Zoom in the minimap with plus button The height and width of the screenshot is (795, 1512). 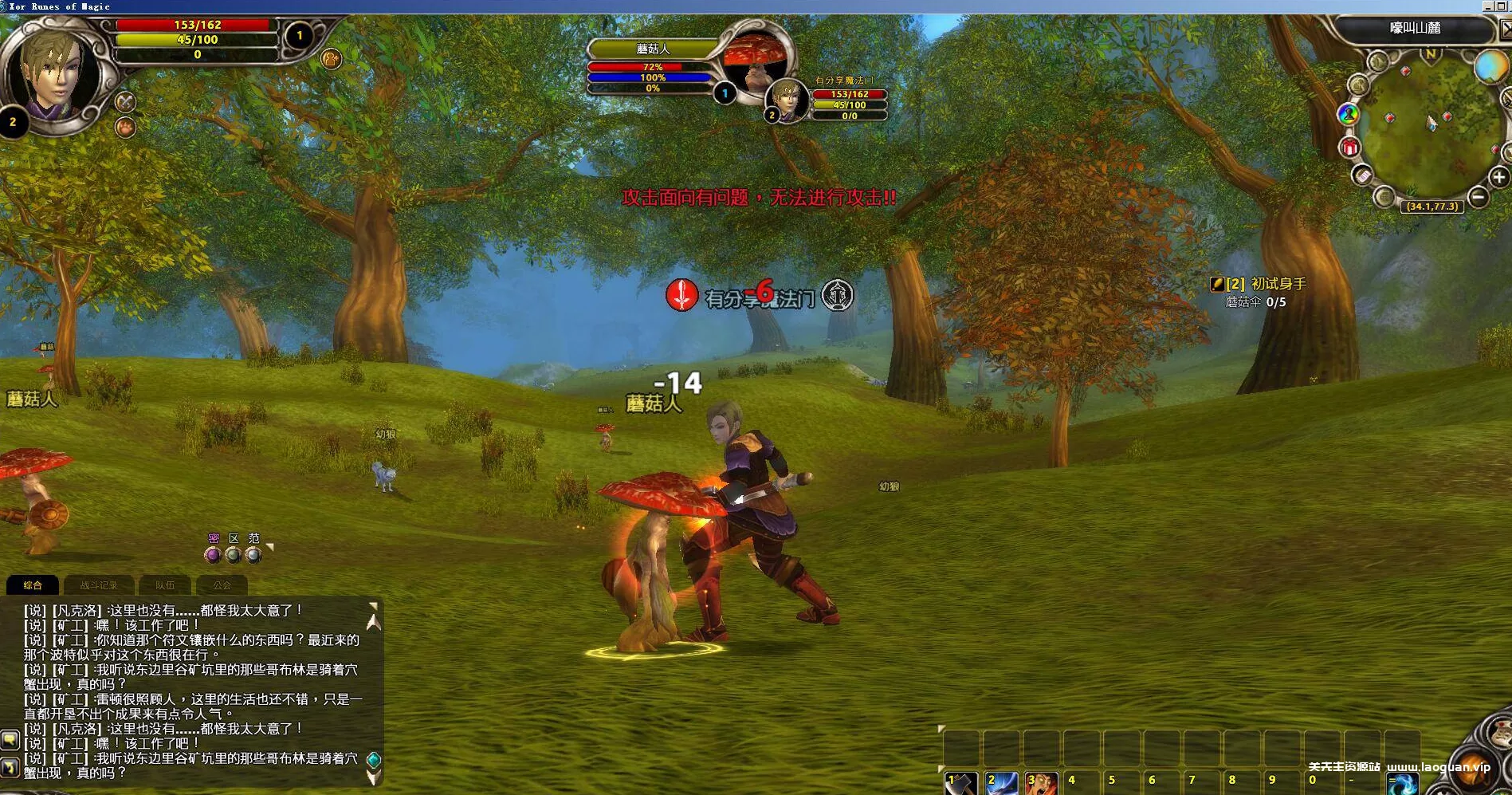point(1498,177)
